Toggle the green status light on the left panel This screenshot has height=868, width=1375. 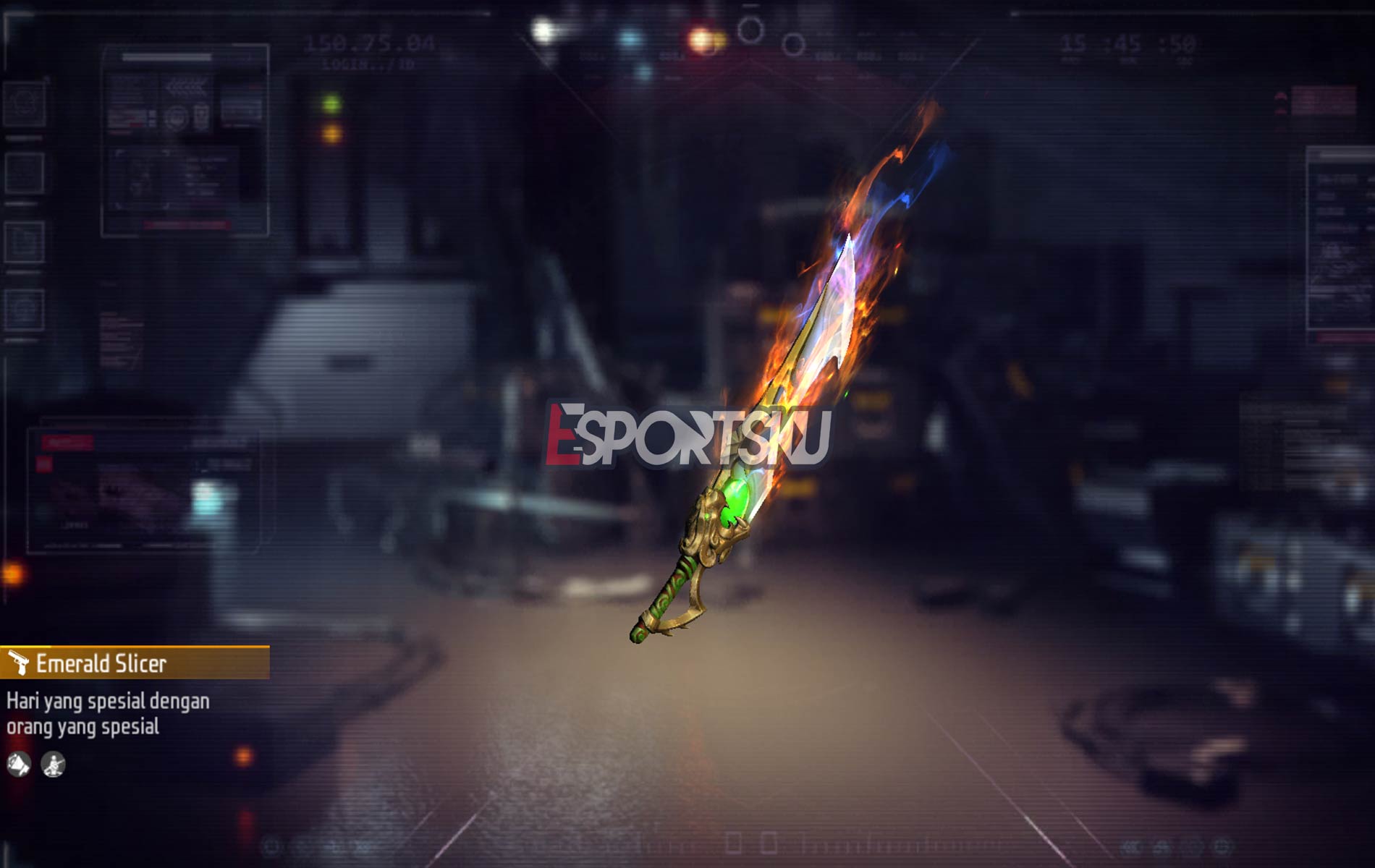(x=331, y=103)
